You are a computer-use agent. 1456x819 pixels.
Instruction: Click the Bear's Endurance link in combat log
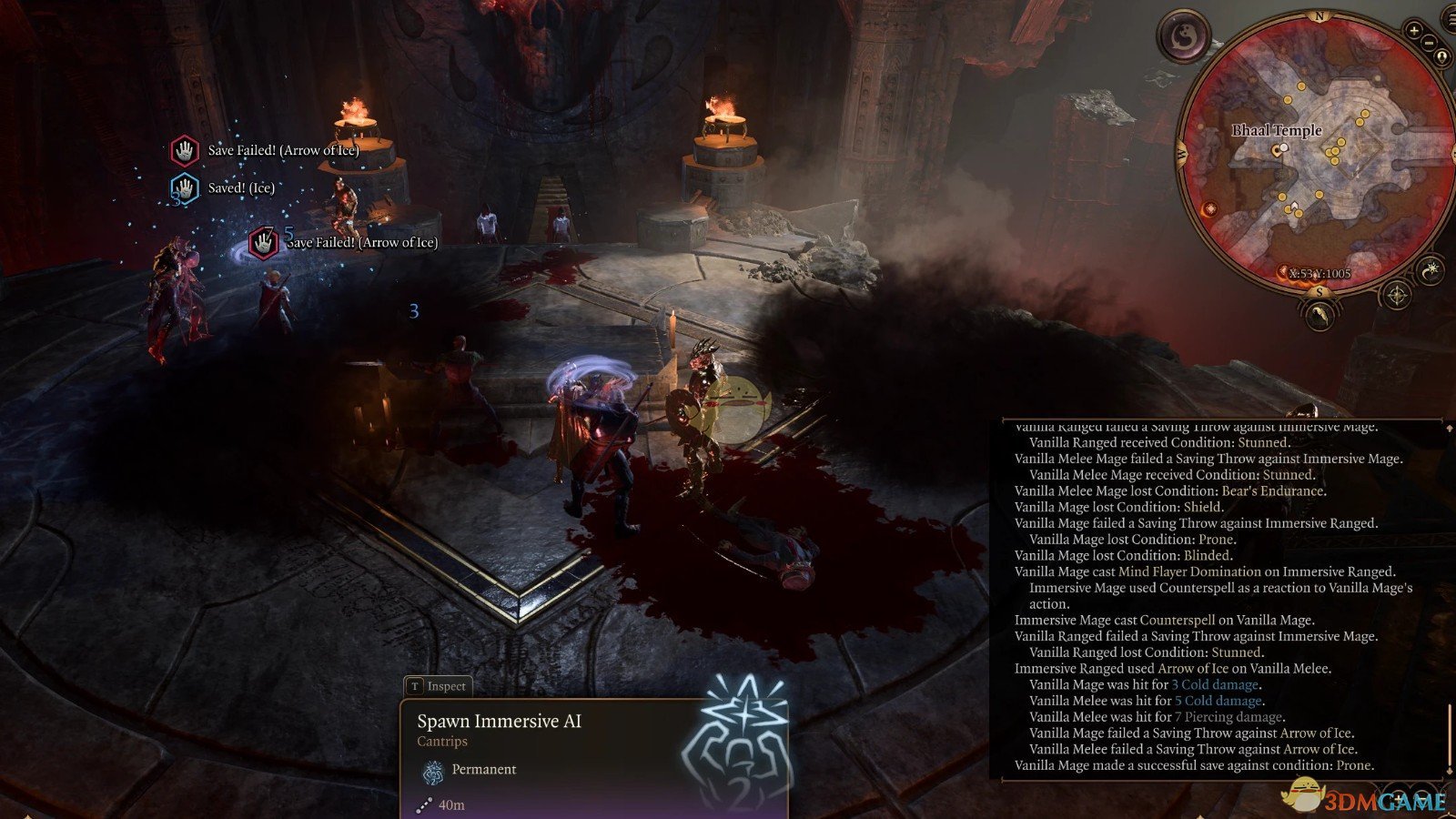1272,490
